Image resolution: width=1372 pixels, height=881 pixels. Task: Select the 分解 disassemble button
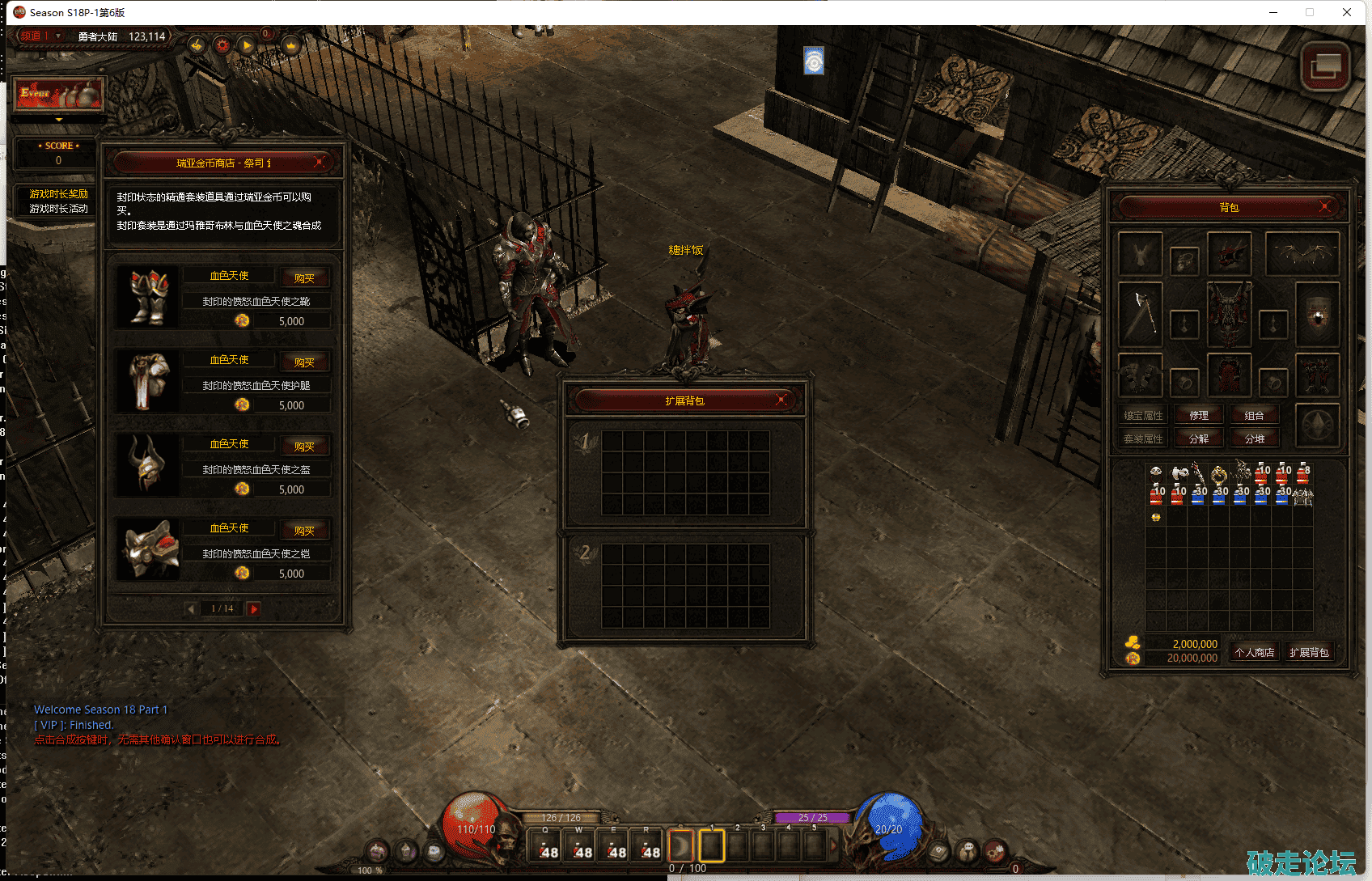[1199, 438]
